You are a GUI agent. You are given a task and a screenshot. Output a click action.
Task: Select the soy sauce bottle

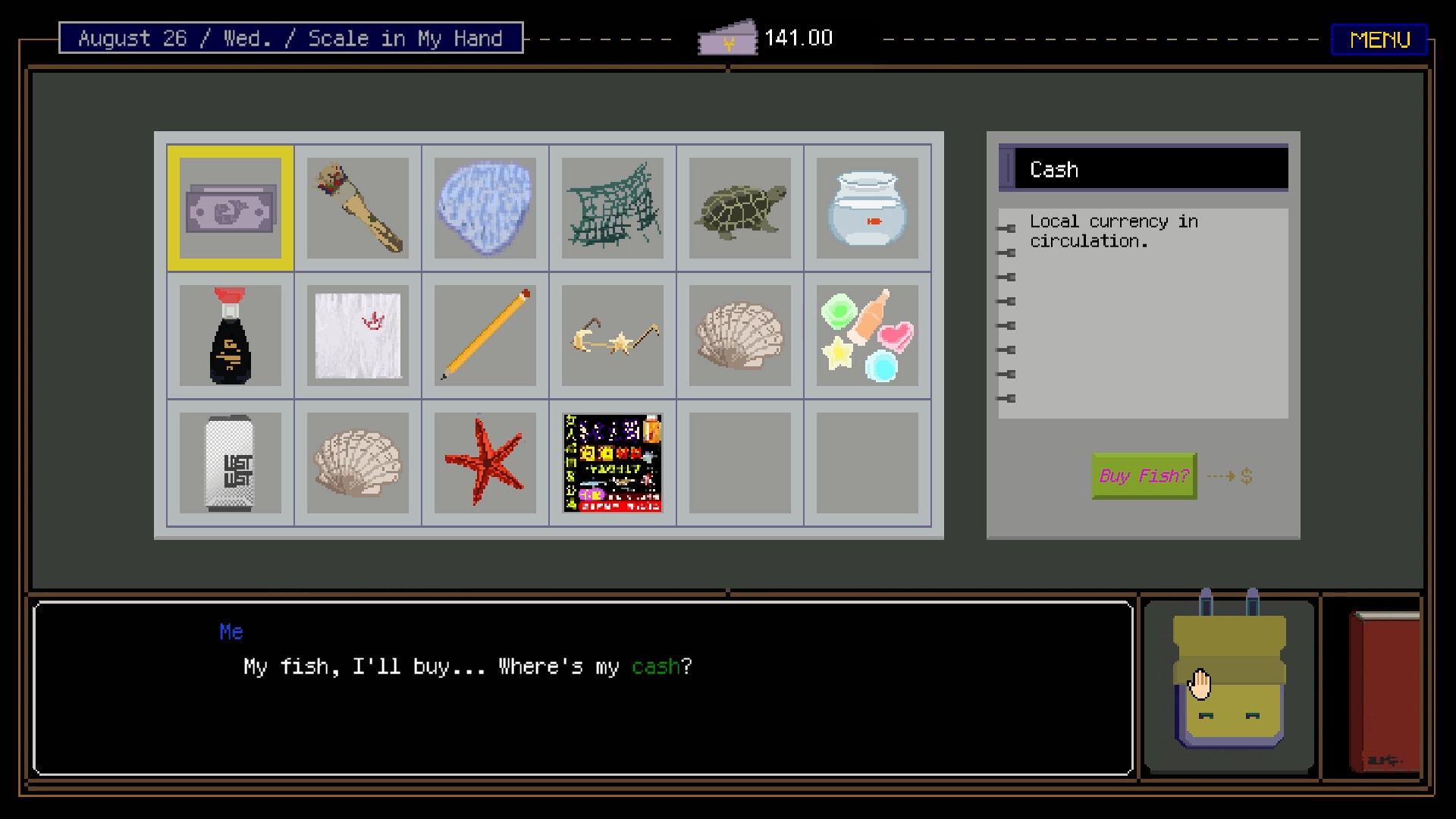pos(230,334)
